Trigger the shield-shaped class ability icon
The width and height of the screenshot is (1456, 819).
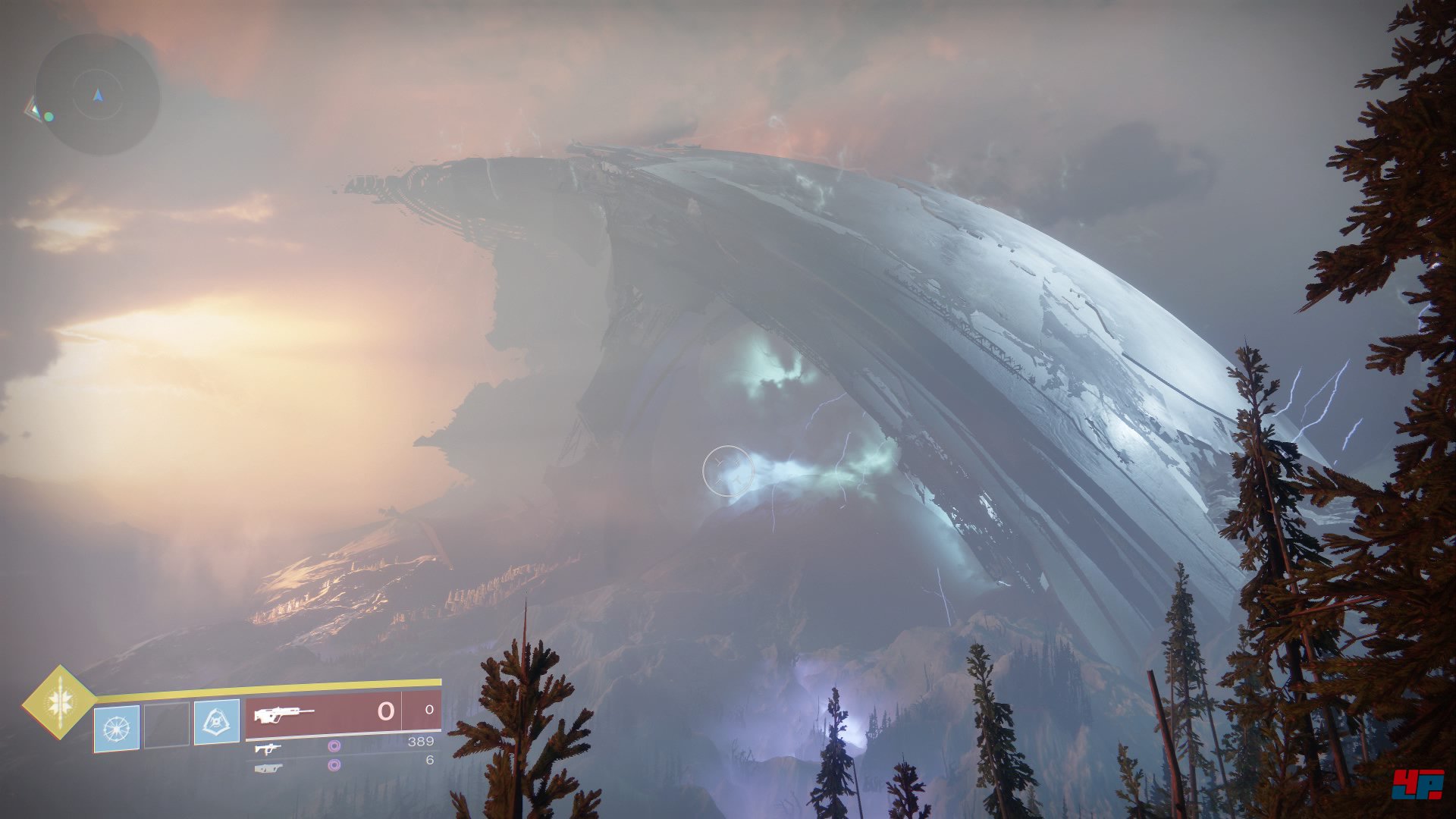point(216,722)
